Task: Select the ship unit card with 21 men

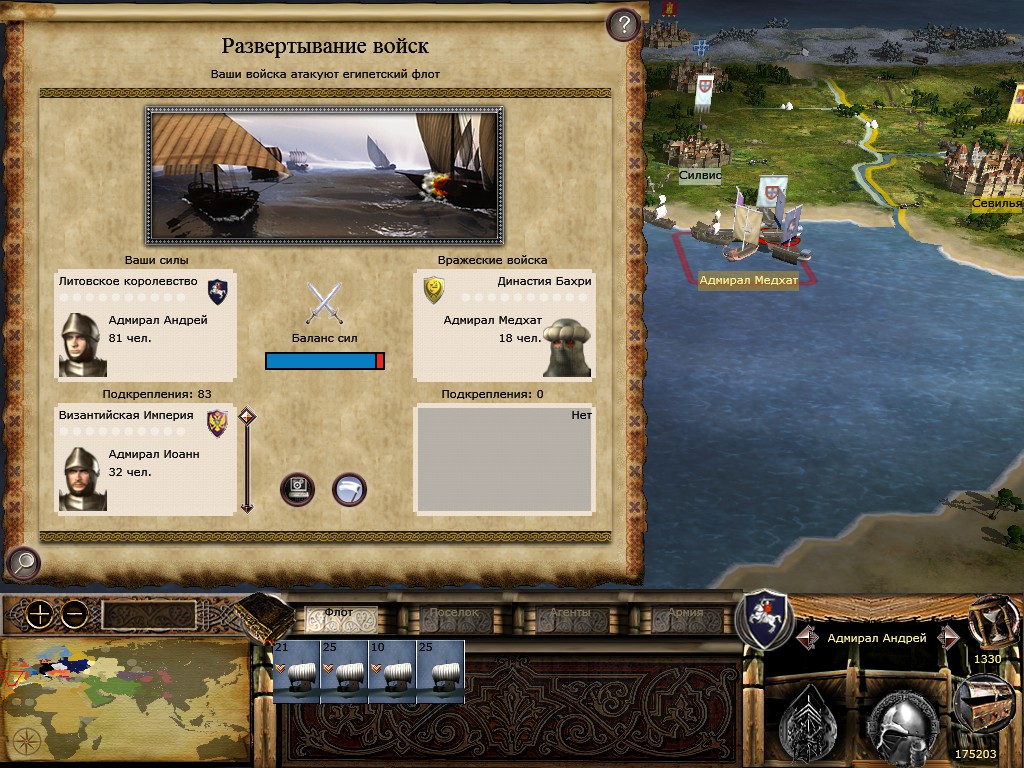Action: tap(296, 671)
